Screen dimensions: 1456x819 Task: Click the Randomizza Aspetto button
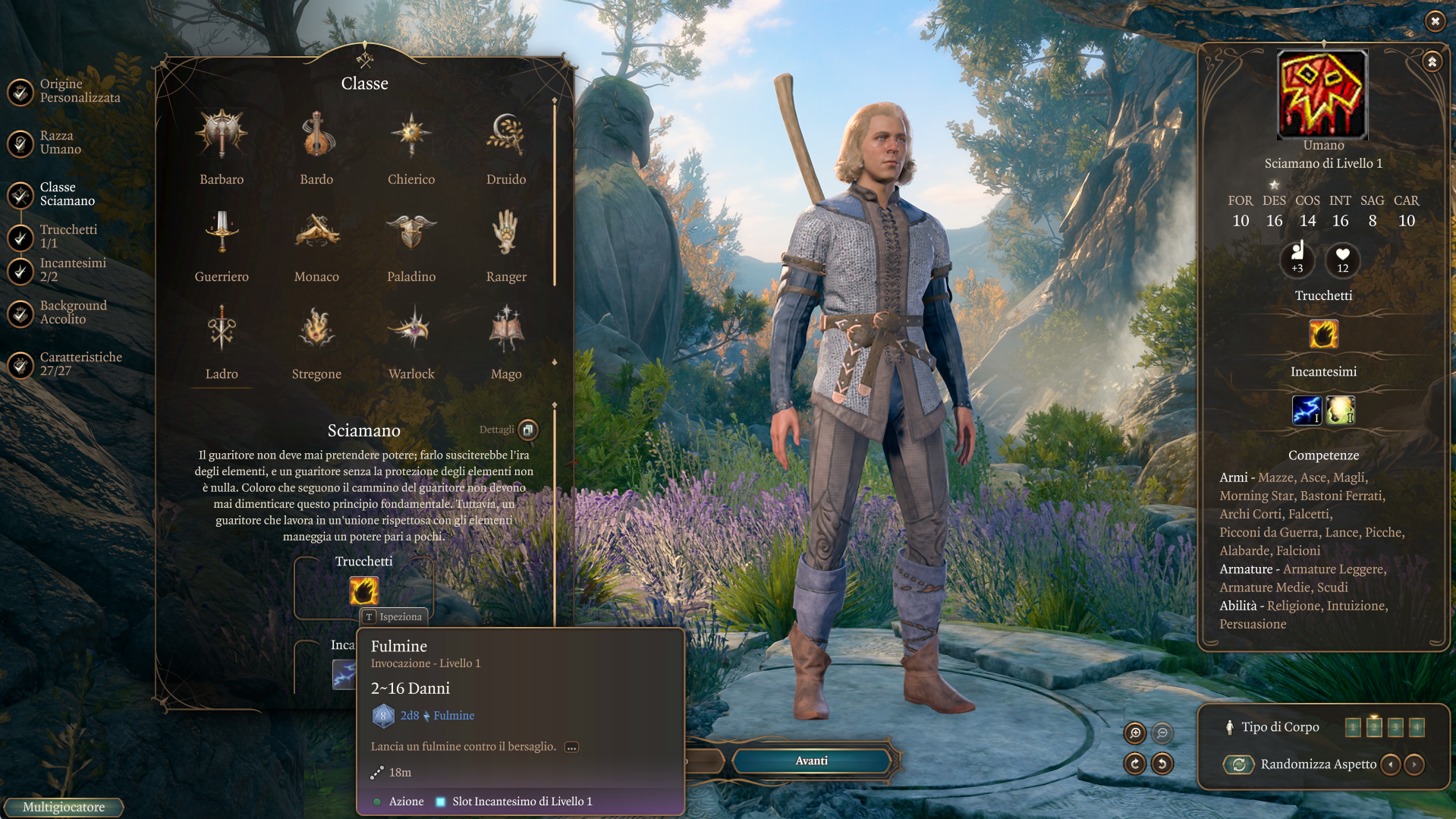pyautogui.click(x=1239, y=764)
